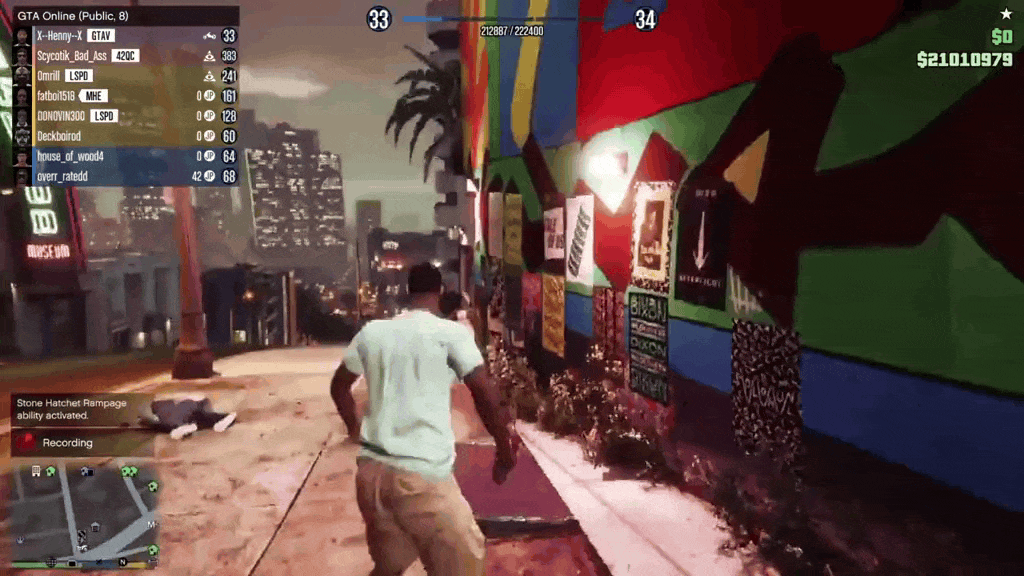Choose Scycotik_Bad_Ass from the player list
The height and width of the screenshot is (576, 1024).
click(x=72, y=56)
